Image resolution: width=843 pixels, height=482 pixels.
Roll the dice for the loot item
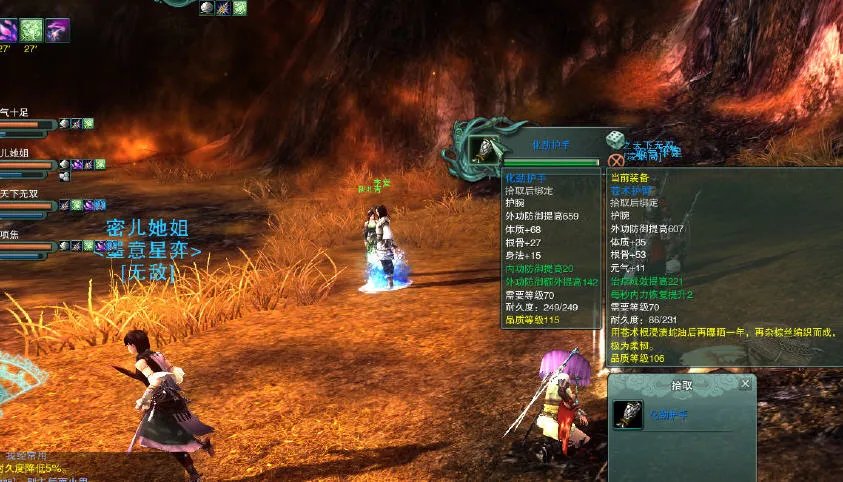pyautogui.click(x=616, y=140)
